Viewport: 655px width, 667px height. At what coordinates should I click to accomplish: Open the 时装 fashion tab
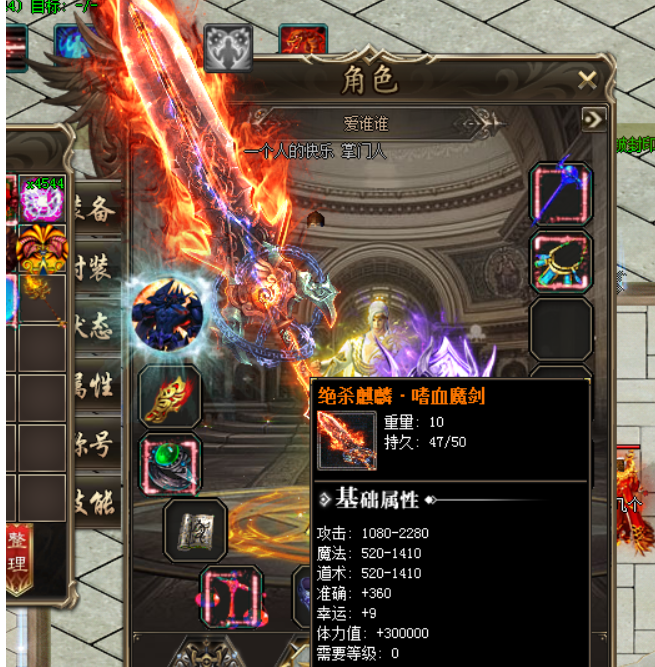click(98, 269)
